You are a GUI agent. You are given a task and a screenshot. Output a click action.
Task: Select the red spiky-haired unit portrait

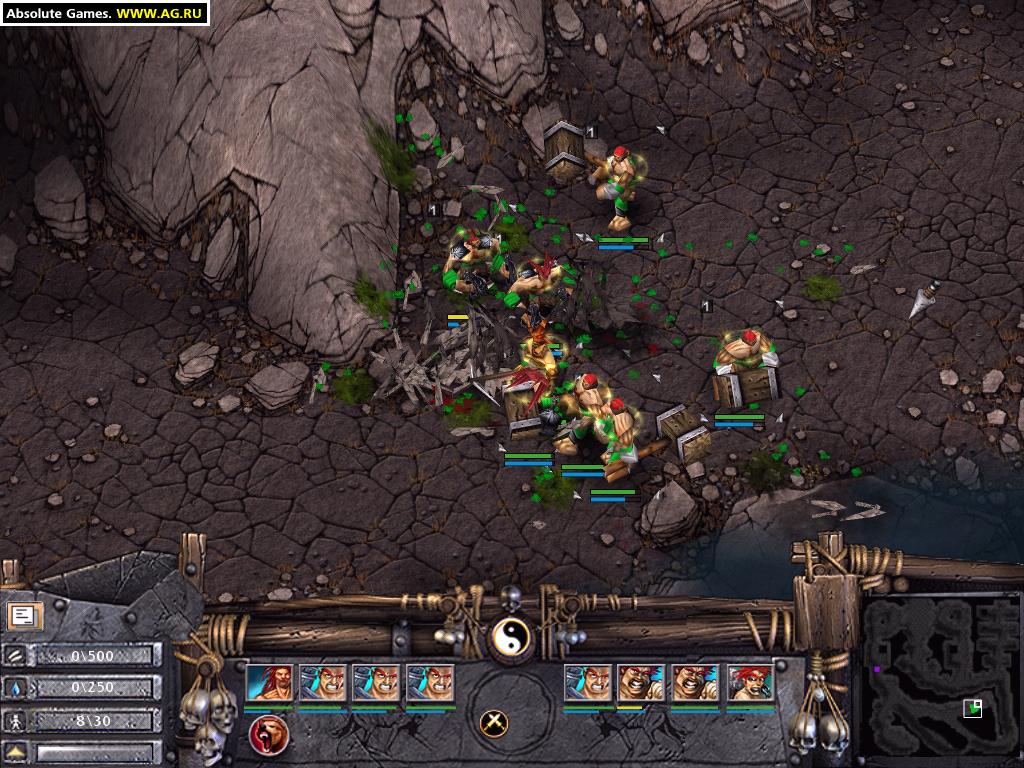tap(750, 683)
